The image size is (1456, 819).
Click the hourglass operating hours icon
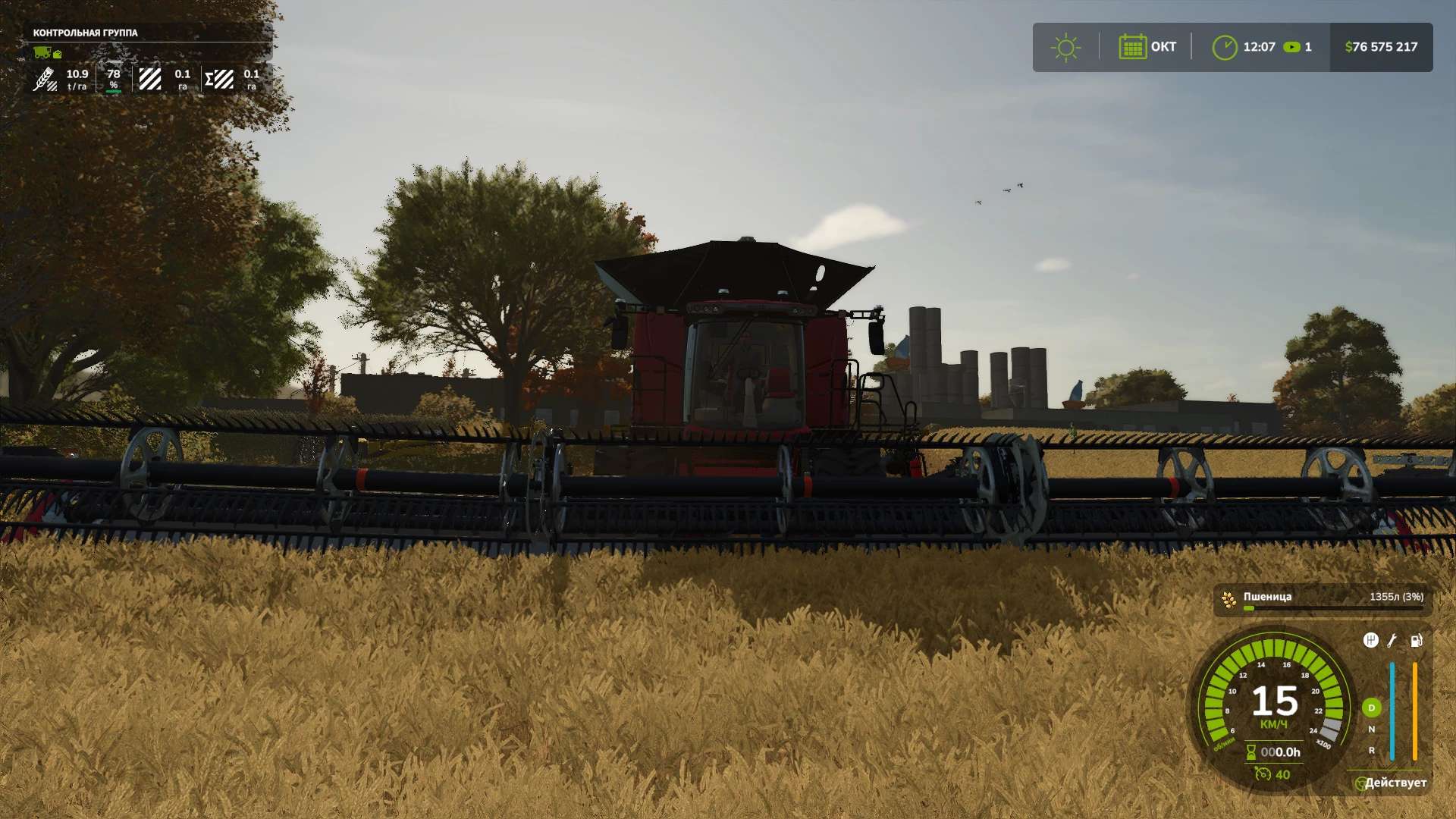pyautogui.click(x=1251, y=752)
